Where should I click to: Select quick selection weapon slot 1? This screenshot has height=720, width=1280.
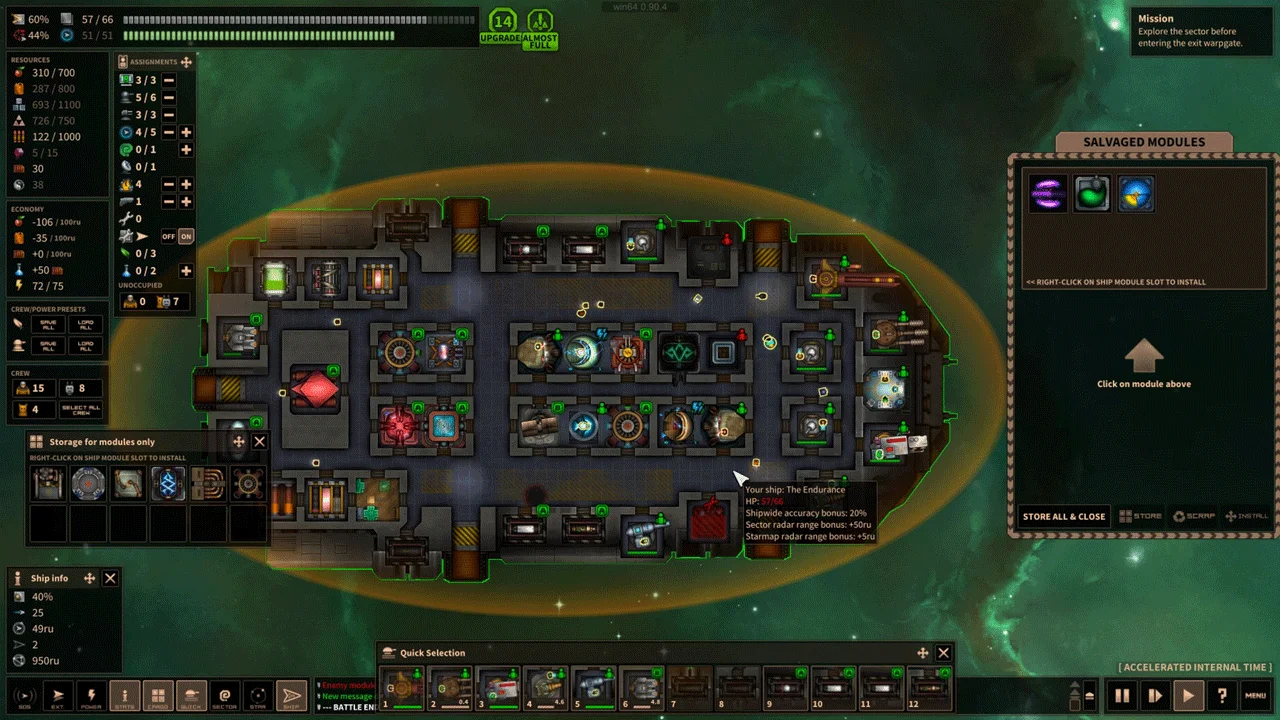[x=402, y=687]
